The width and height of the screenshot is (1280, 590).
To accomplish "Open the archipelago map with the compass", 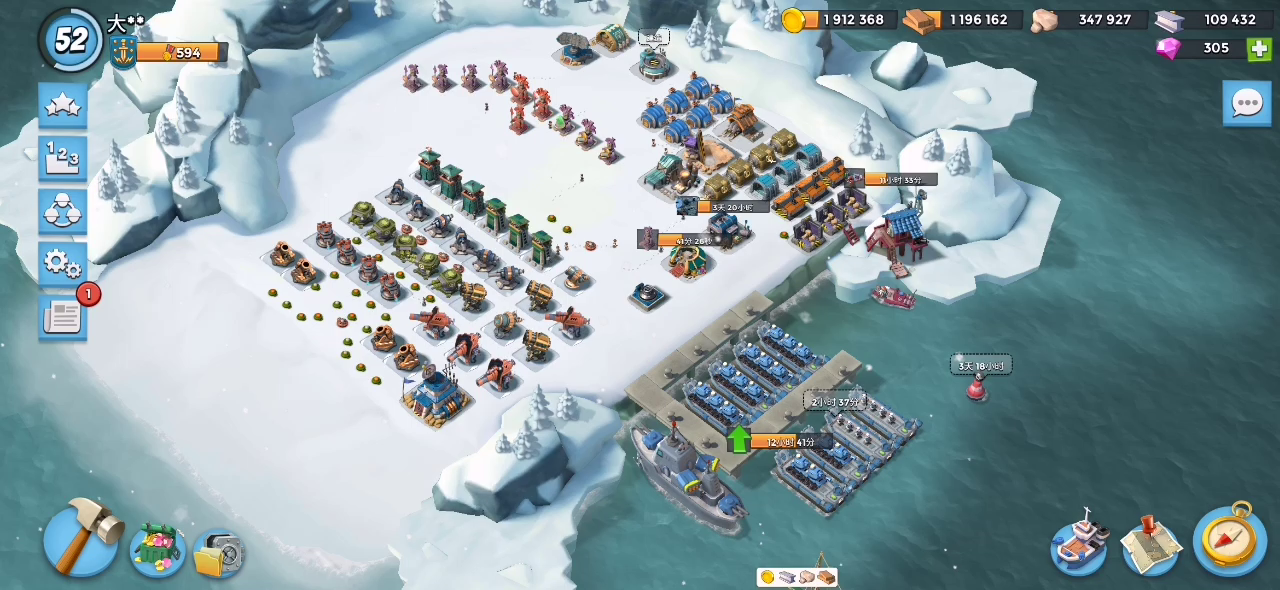I will click(x=1229, y=540).
